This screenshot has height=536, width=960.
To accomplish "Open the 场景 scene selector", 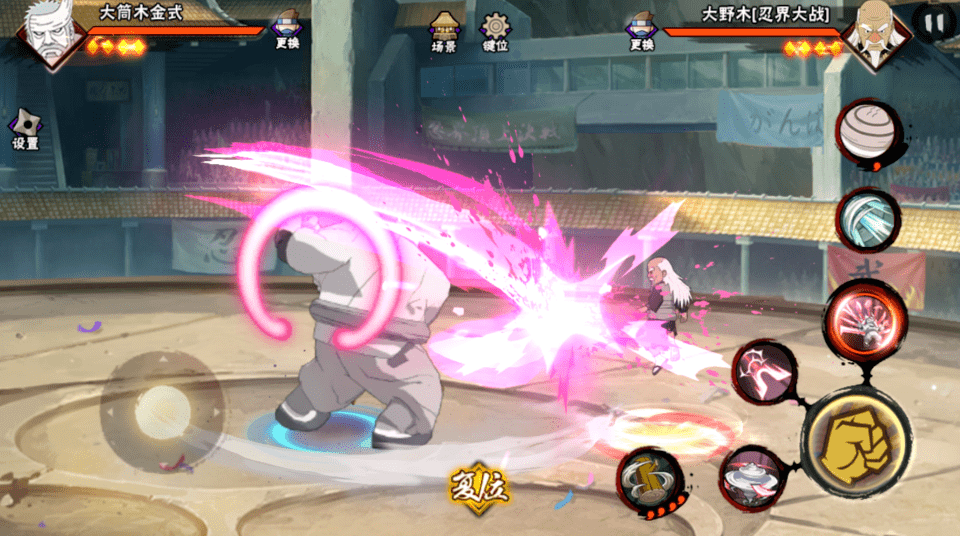I will click(444, 32).
